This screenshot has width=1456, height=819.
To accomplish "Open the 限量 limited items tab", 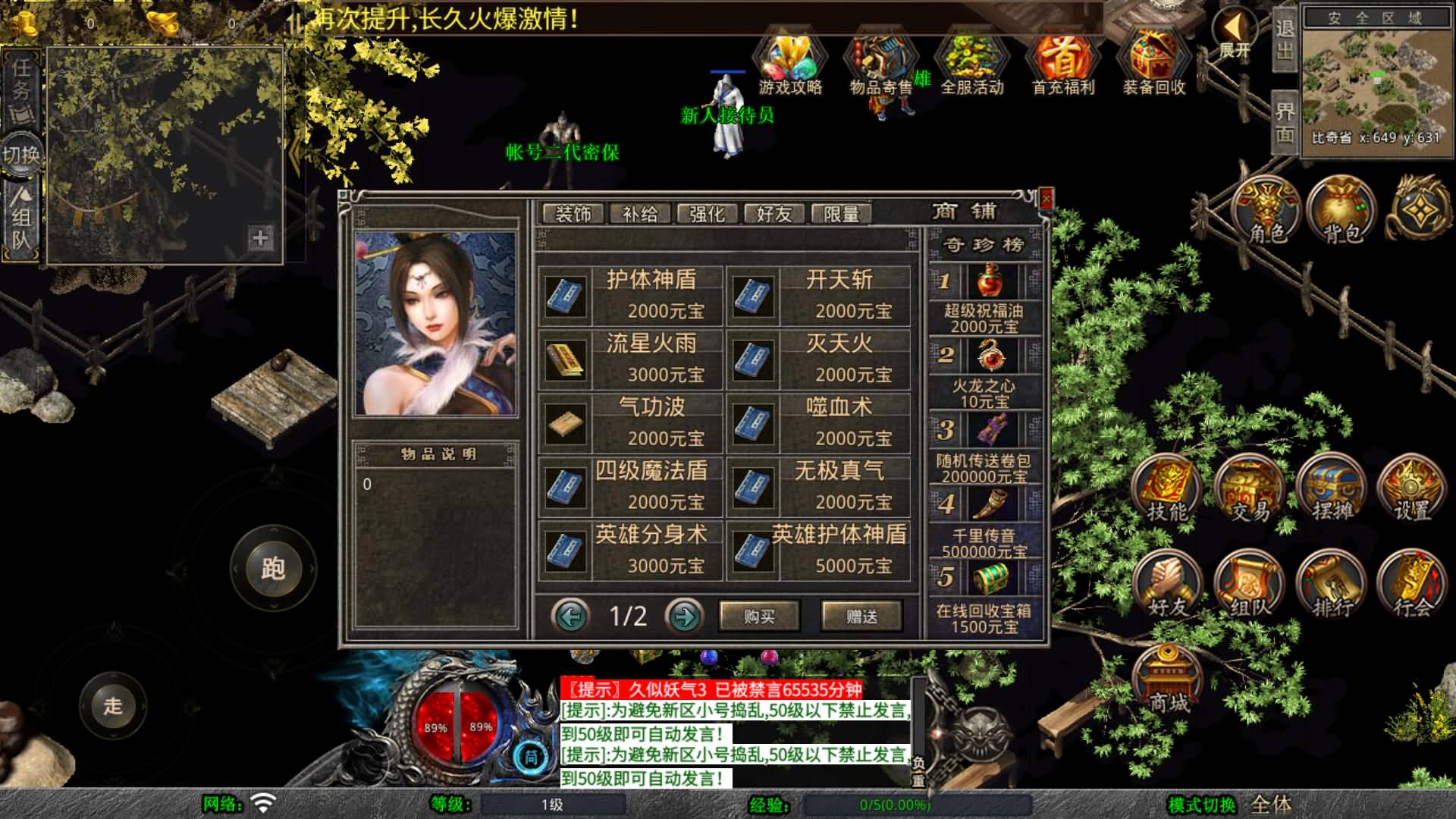I will (841, 213).
